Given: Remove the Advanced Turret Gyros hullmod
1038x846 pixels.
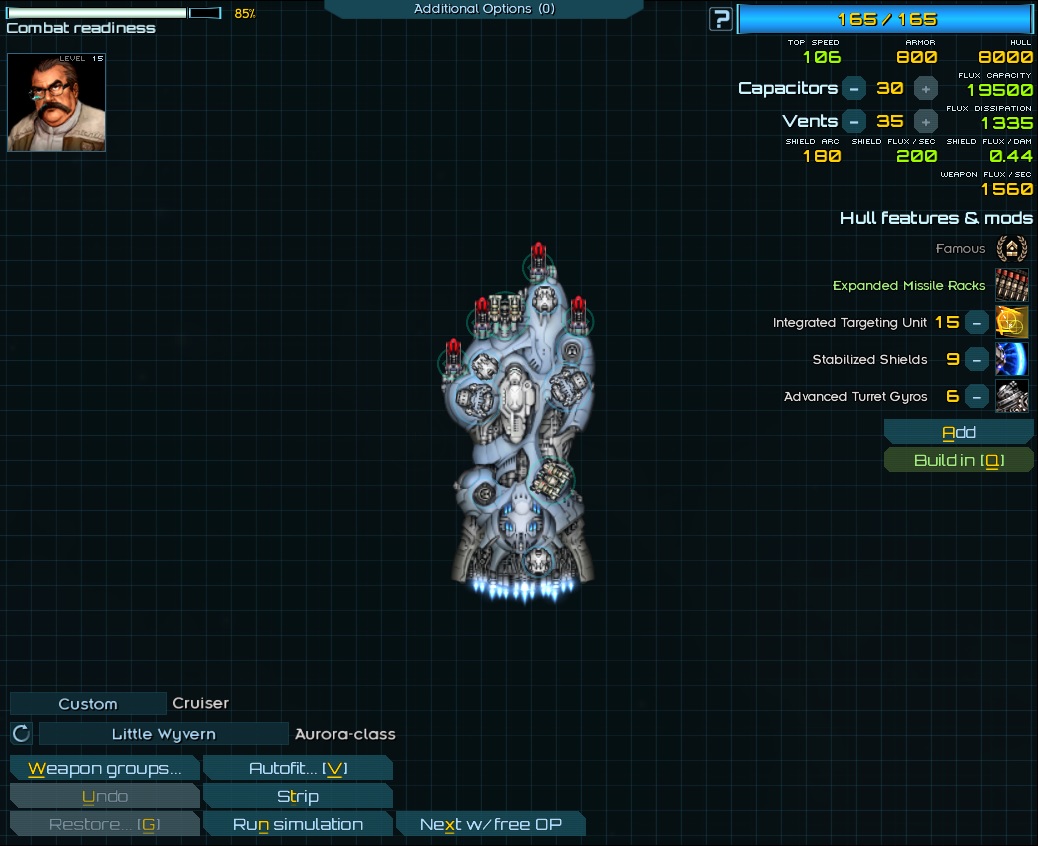Looking at the screenshot, I should 977,396.
